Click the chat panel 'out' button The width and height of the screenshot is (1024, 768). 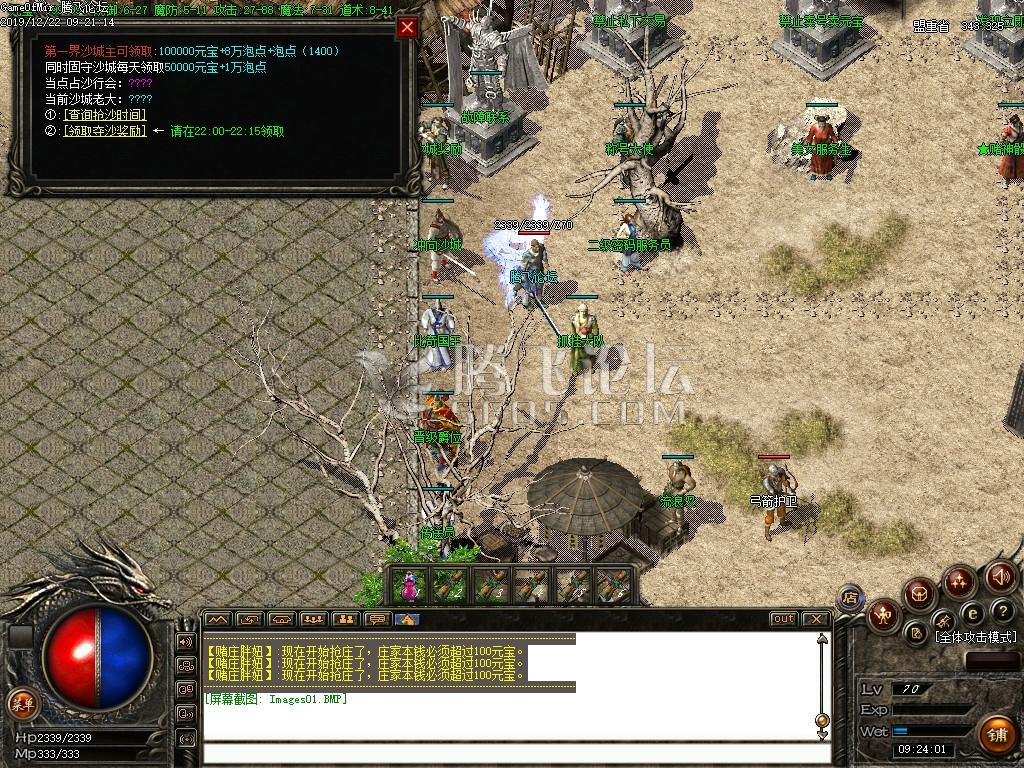click(x=783, y=619)
